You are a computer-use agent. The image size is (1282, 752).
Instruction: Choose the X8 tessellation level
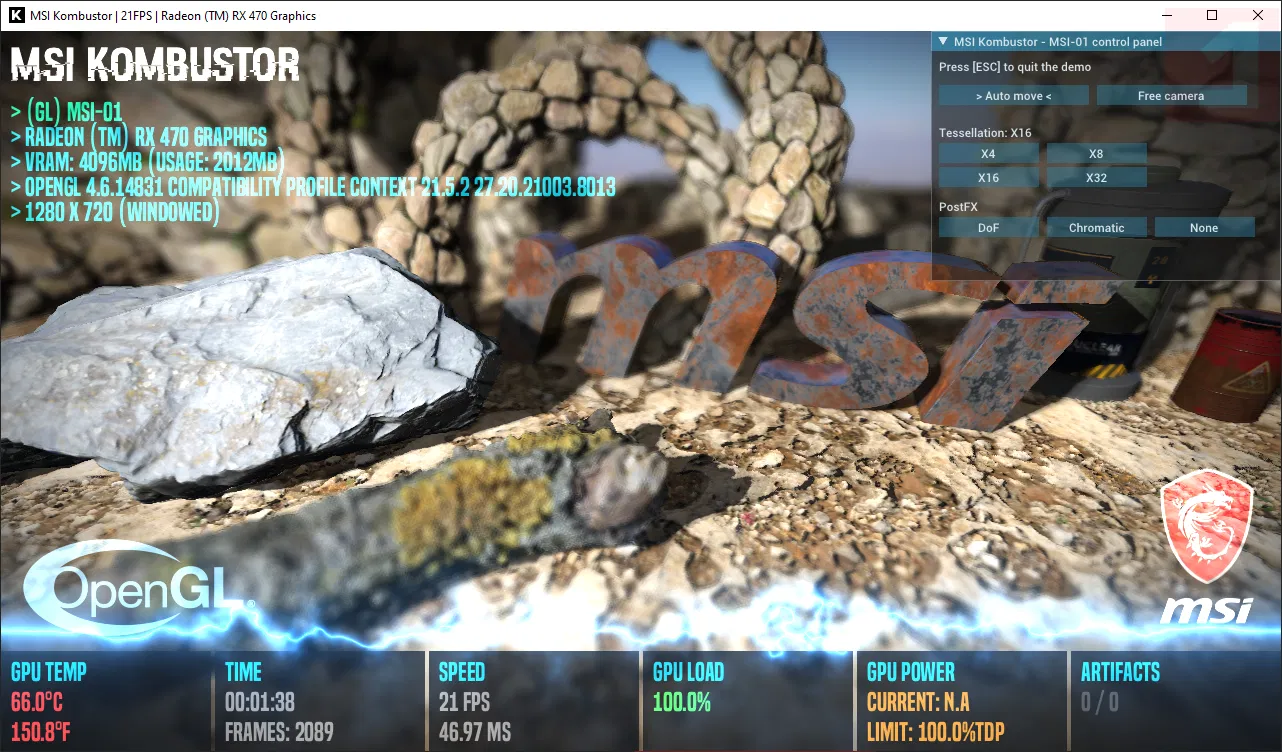click(x=1096, y=154)
